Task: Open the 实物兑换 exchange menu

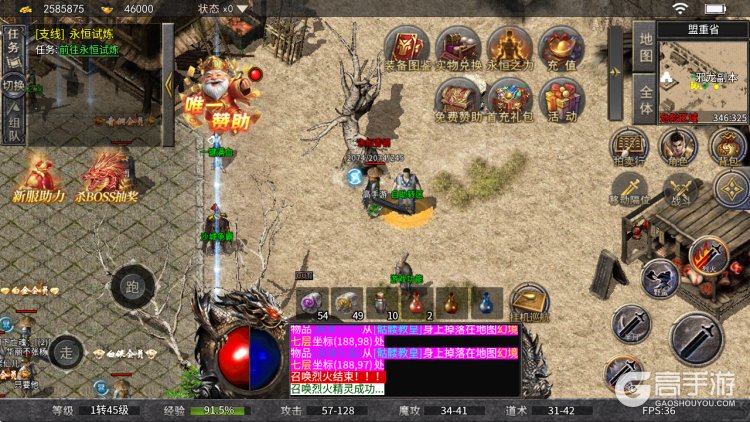Action: coord(459,48)
